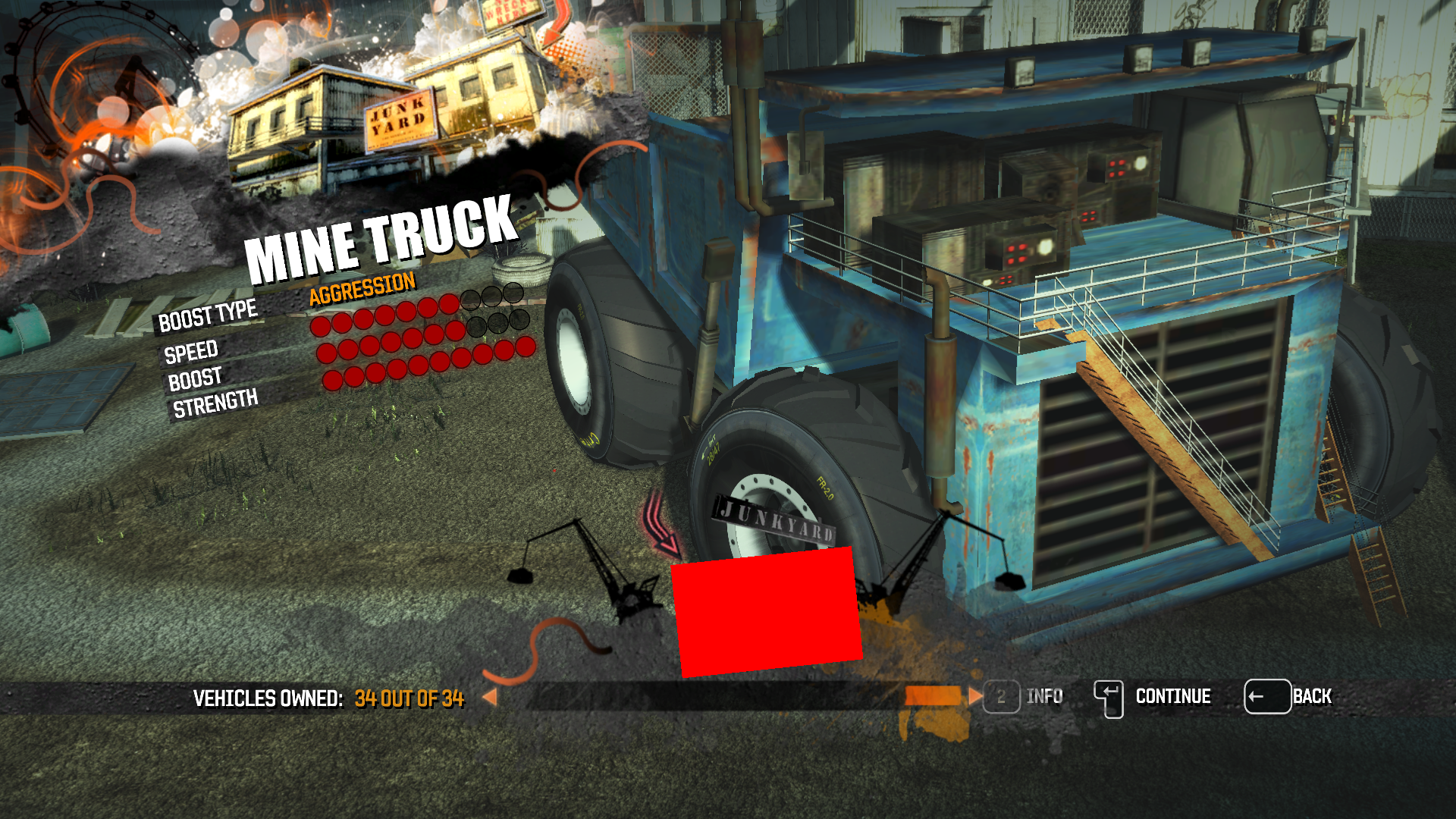
Task: Advance to the next vehicle with the right arrow
Action: click(x=974, y=696)
